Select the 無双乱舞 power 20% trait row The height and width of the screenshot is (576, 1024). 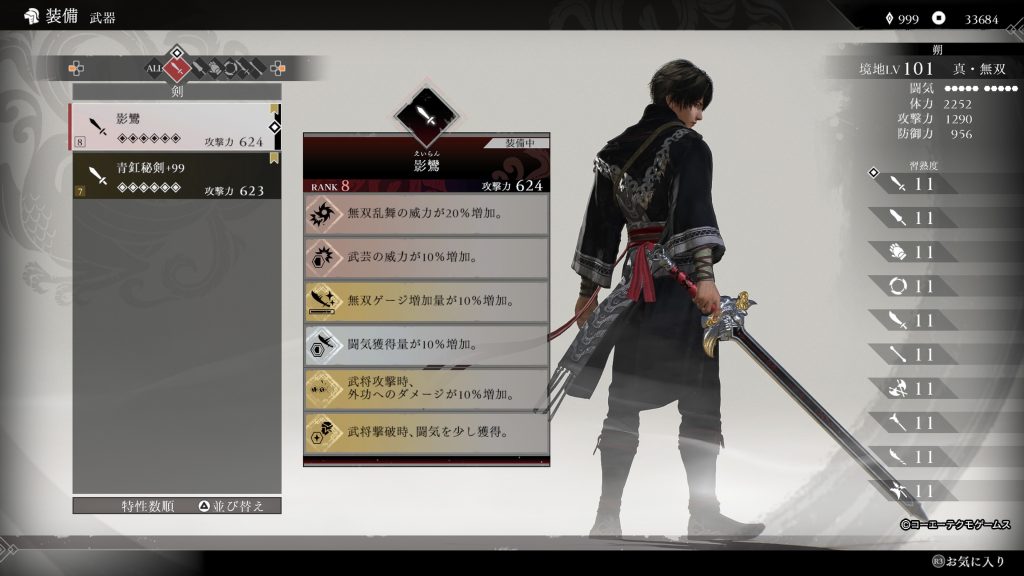point(426,214)
